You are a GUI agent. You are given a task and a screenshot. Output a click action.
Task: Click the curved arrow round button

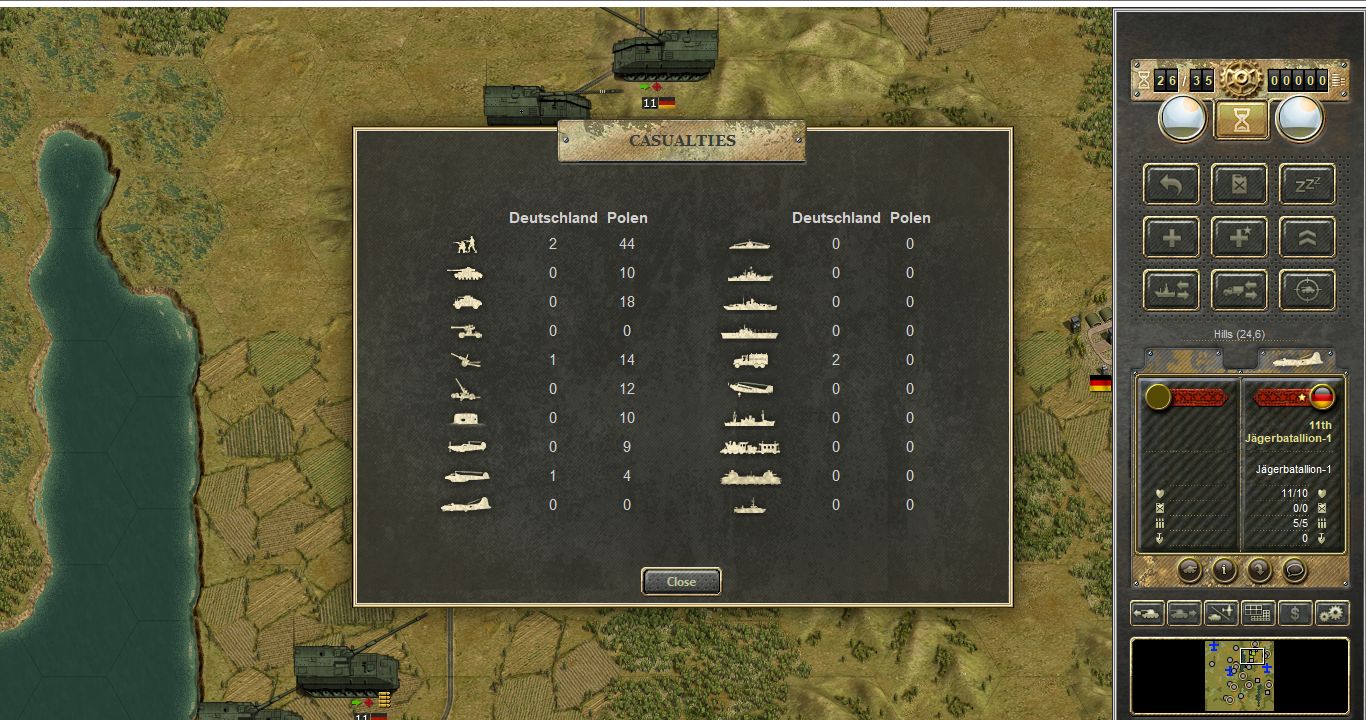(1259, 569)
